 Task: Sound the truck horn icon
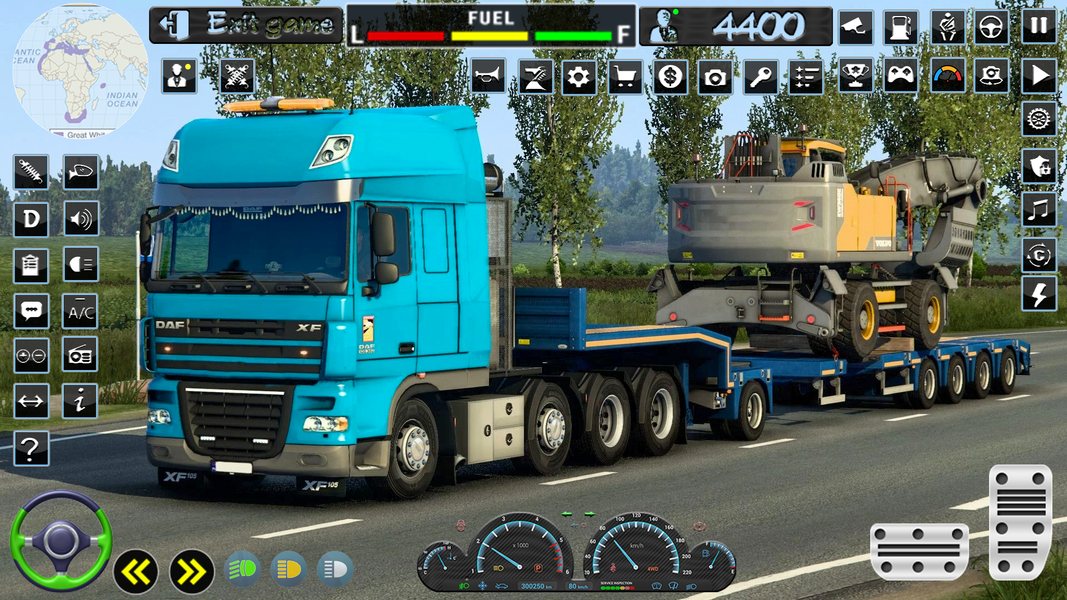click(x=488, y=76)
